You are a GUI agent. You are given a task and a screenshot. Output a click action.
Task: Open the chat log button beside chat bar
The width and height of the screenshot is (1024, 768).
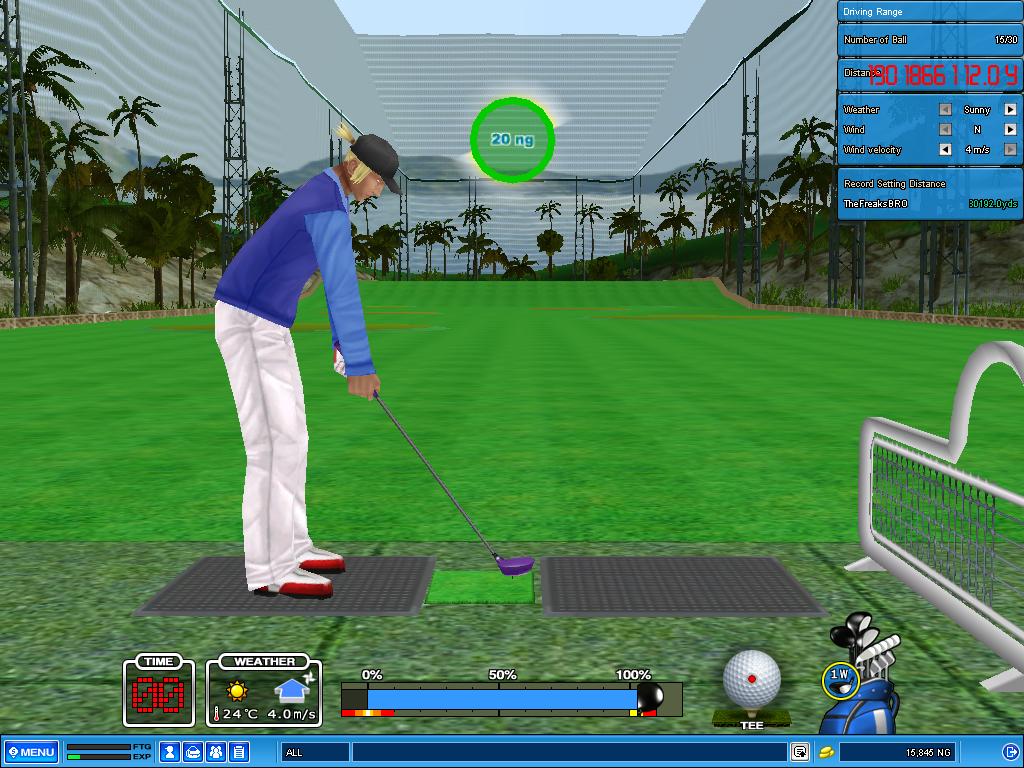click(800, 752)
